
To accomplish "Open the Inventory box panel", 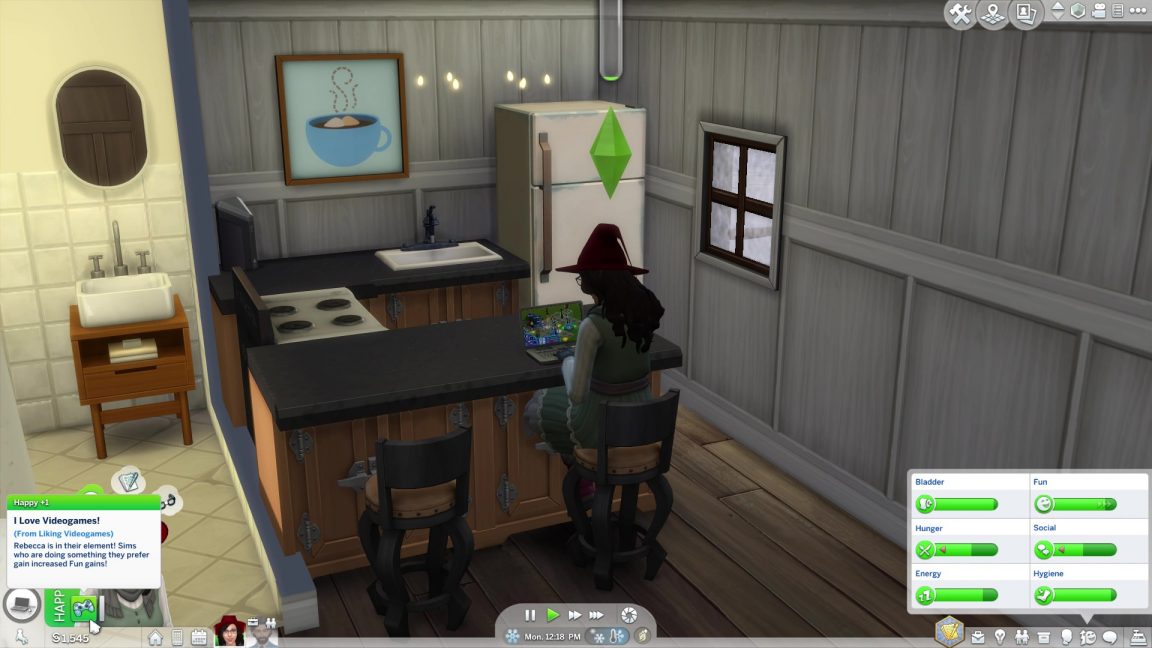I will (x=1044, y=637).
